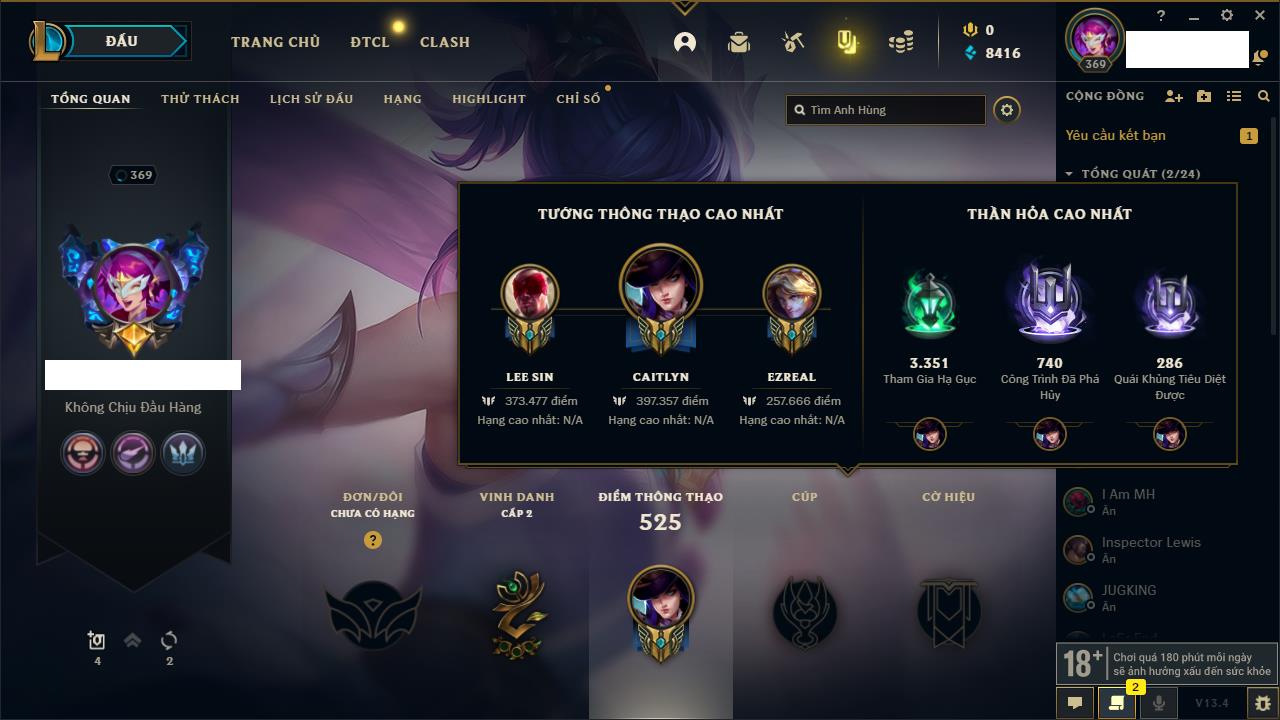
Task: Go to the ĐTCL section
Action: click(x=369, y=42)
